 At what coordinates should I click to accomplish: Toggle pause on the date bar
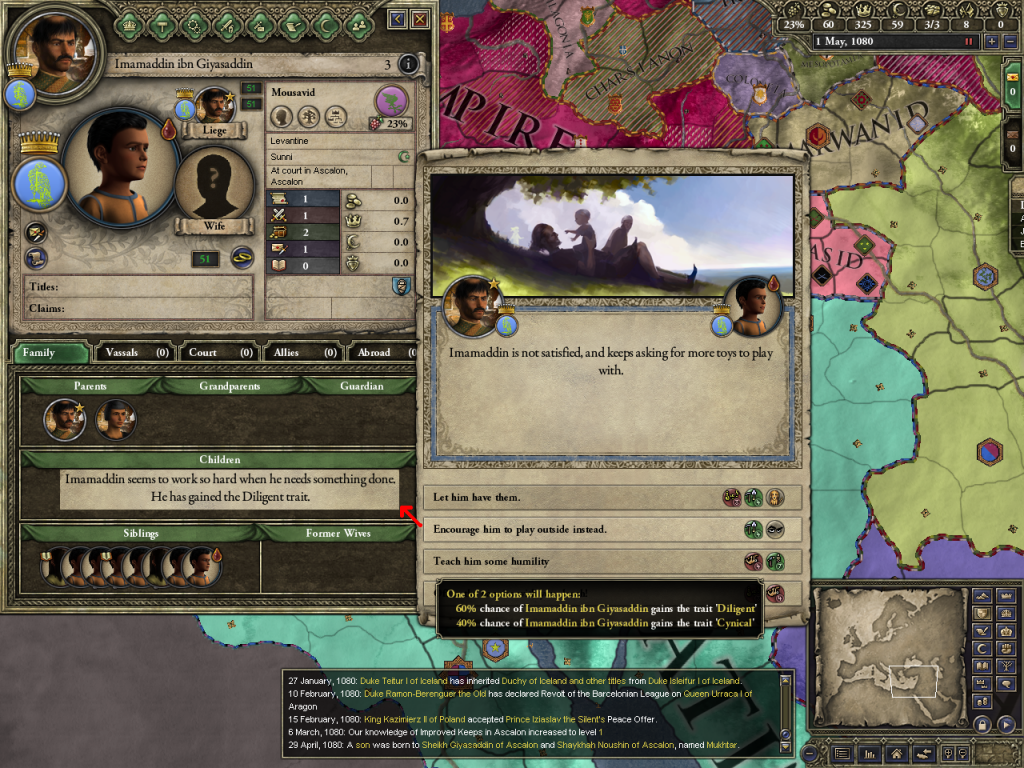pos(967,42)
